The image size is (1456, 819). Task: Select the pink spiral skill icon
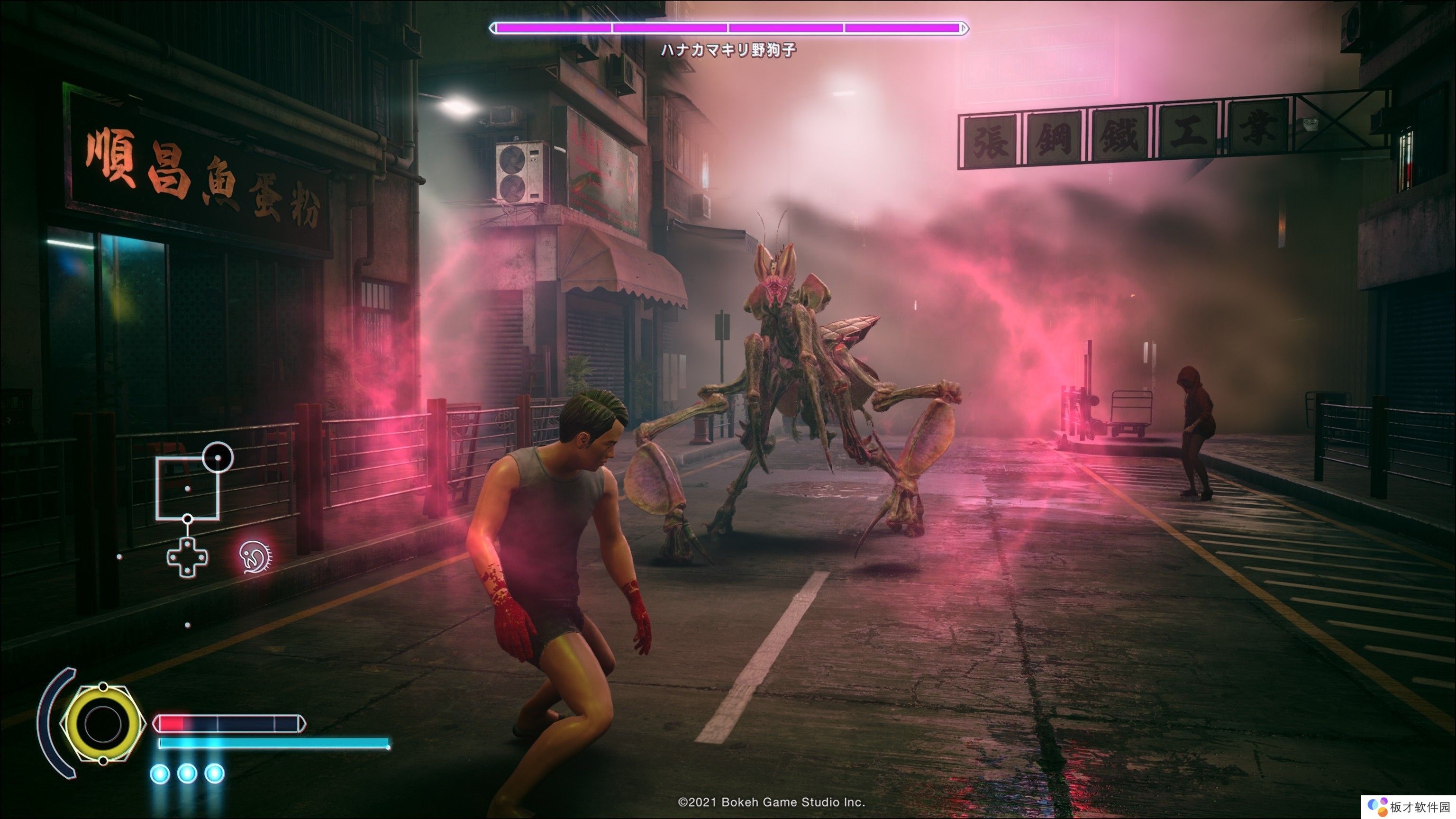255,557
